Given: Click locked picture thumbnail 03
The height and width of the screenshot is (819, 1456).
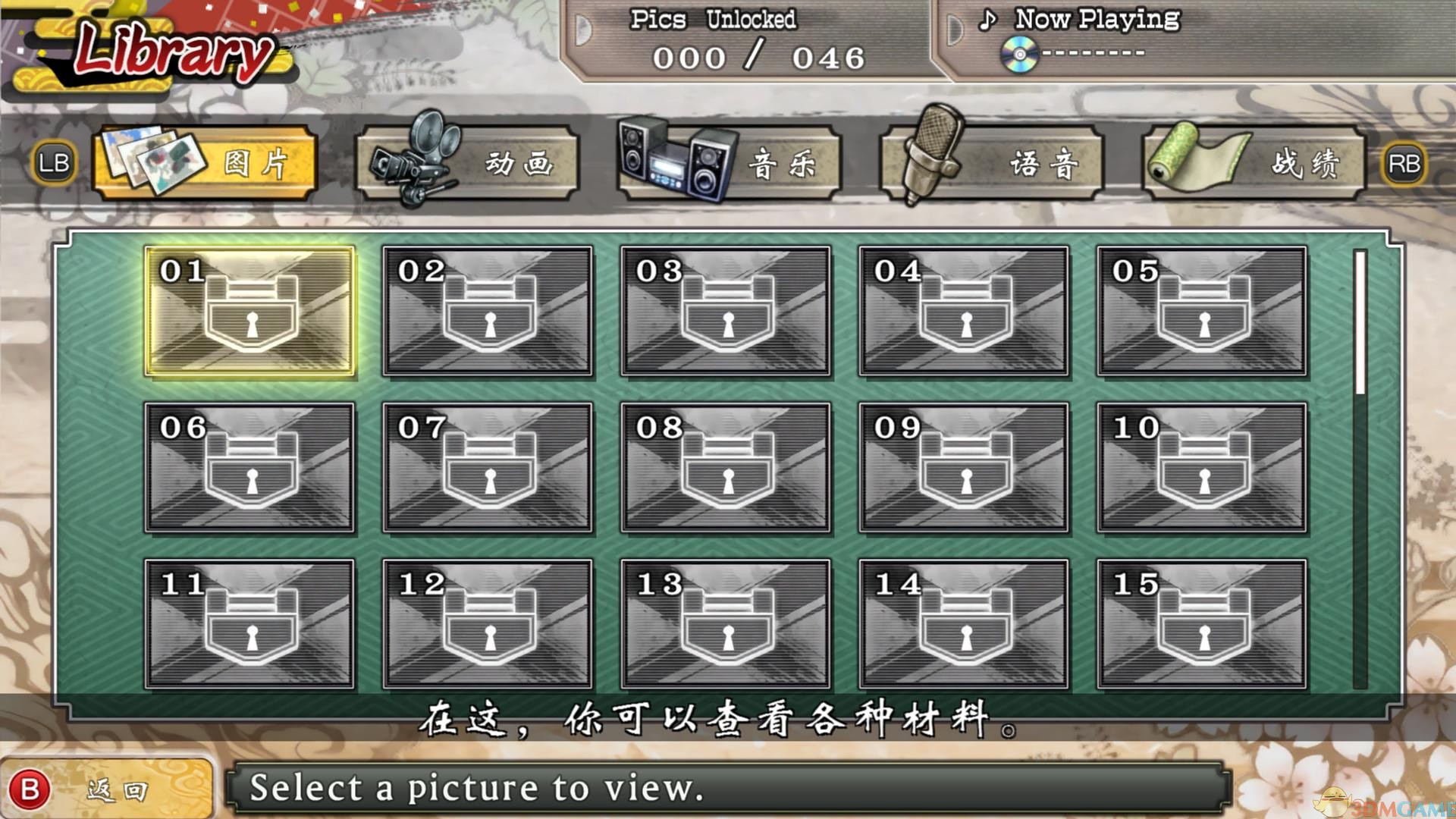Looking at the screenshot, I should (726, 311).
